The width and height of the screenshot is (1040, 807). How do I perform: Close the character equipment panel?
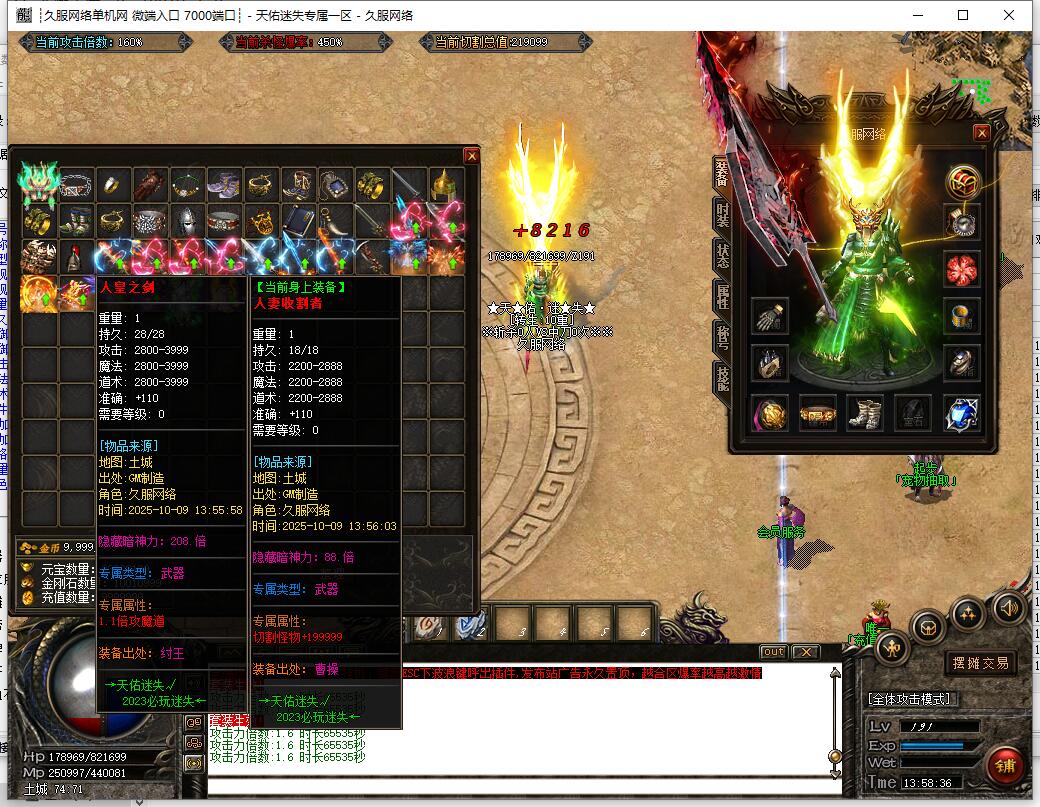pyautogui.click(x=981, y=133)
